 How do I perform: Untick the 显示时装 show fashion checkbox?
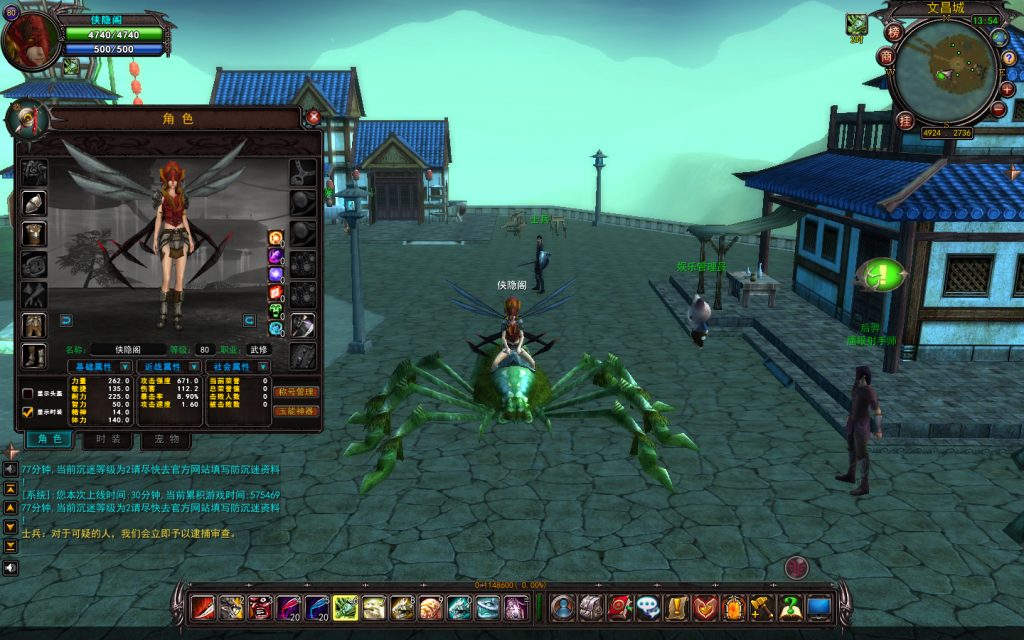tap(28, 411)
